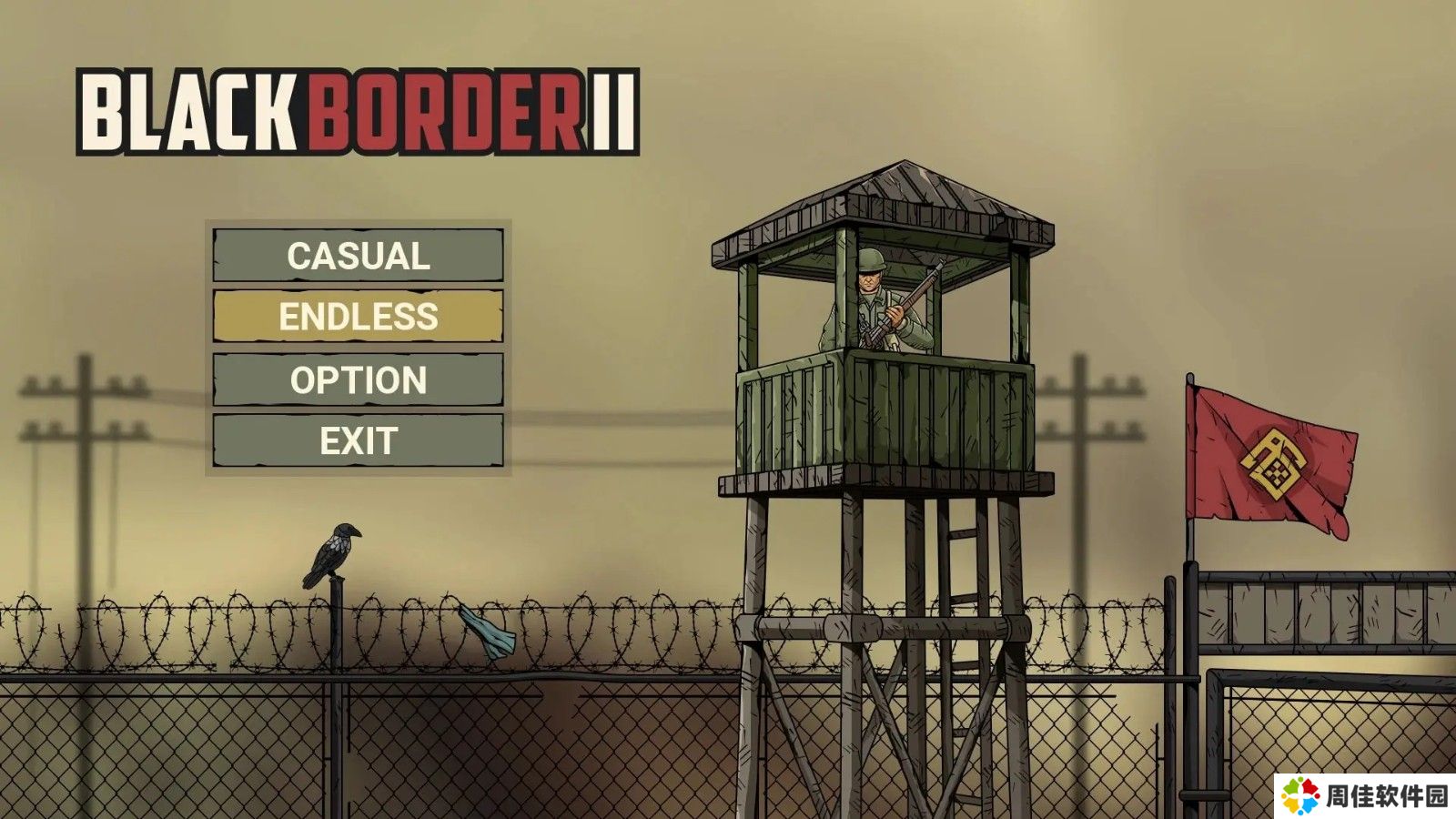Start the Casual game mode
The height and width of the screenshot is (819, 1456).
[x=358, y=256]
